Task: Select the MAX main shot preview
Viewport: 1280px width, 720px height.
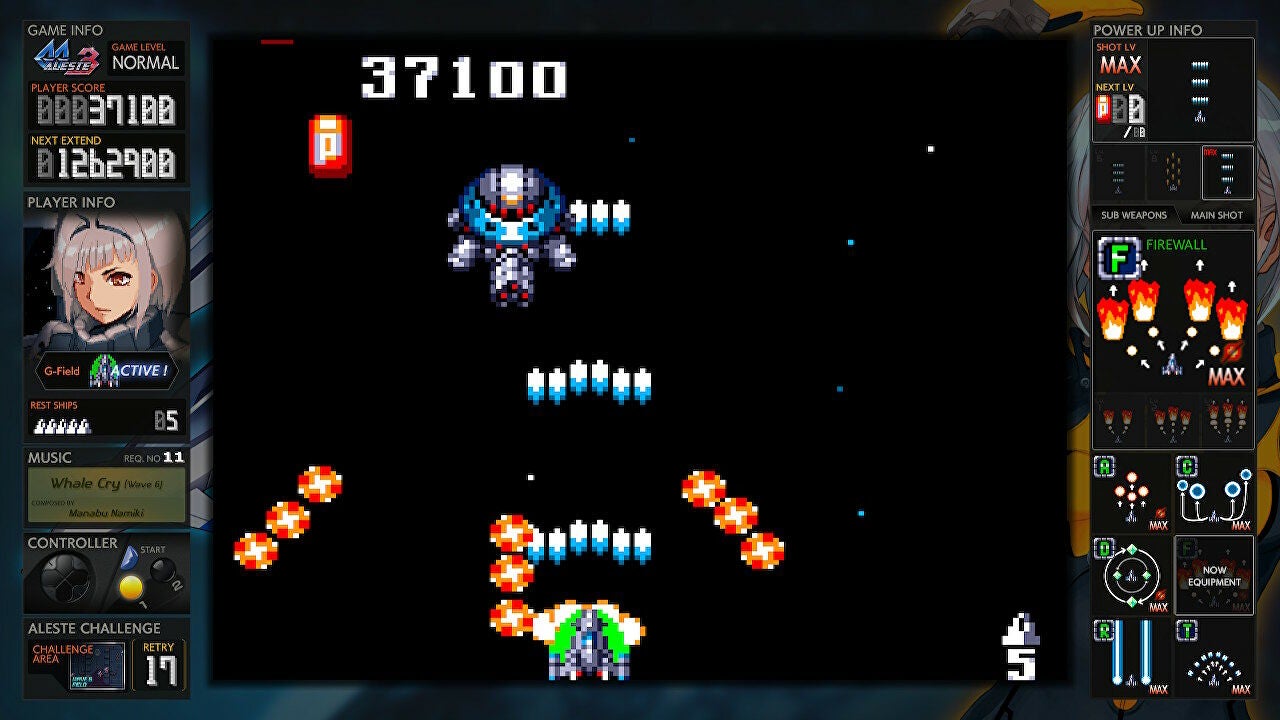Action: coord(1227,170)
